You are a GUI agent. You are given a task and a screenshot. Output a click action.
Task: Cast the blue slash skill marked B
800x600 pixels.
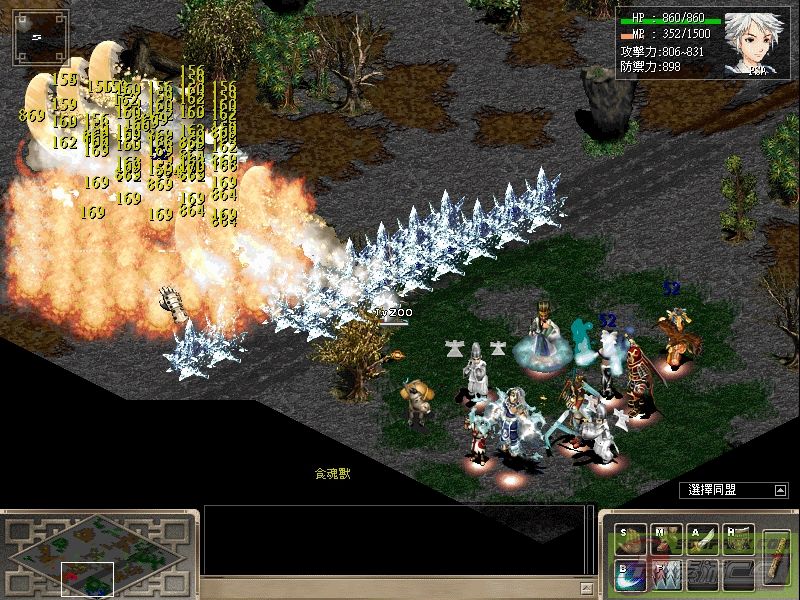point(632,576)
